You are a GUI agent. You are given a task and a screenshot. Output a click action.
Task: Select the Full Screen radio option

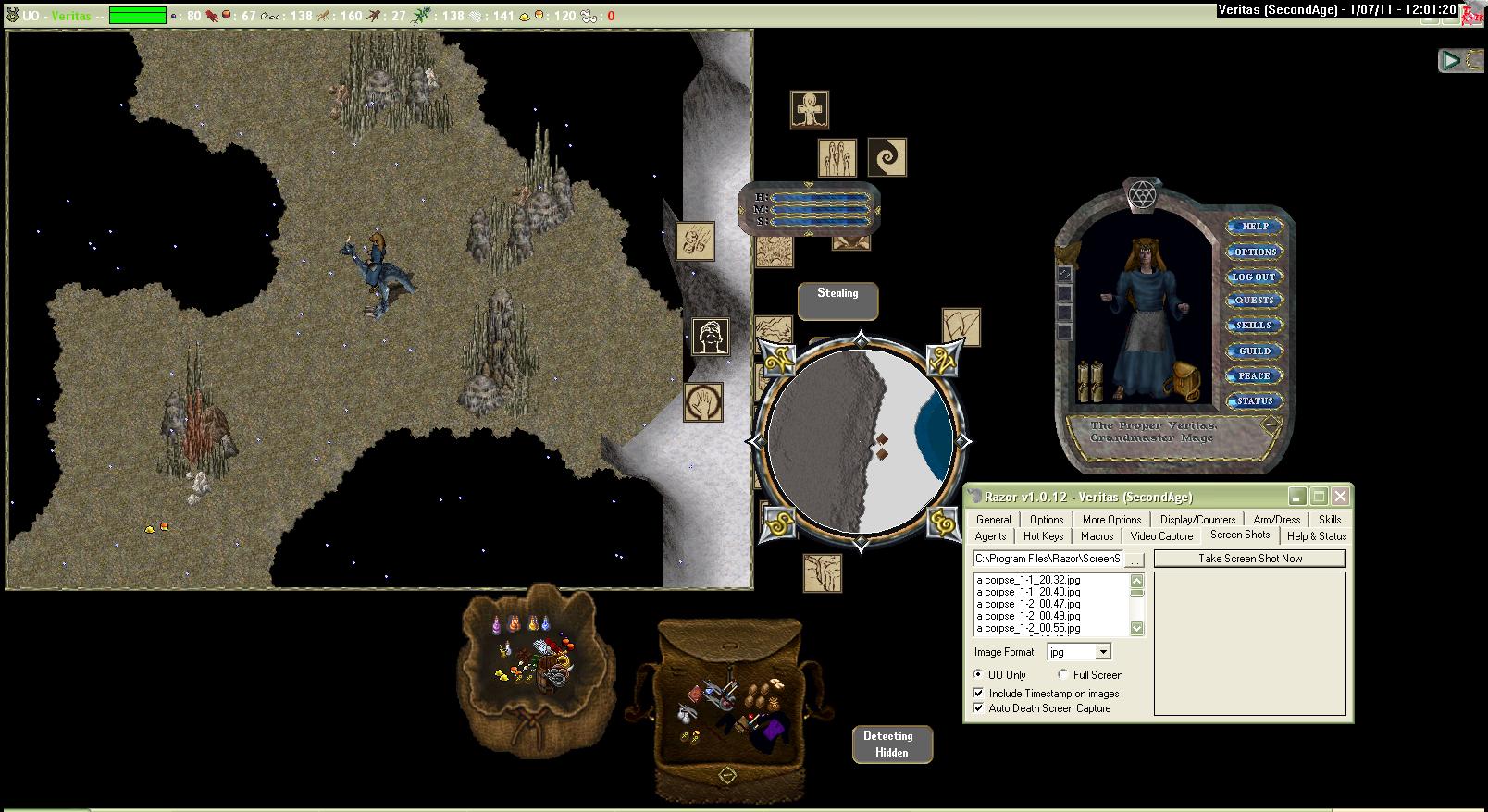(1063, 675)
